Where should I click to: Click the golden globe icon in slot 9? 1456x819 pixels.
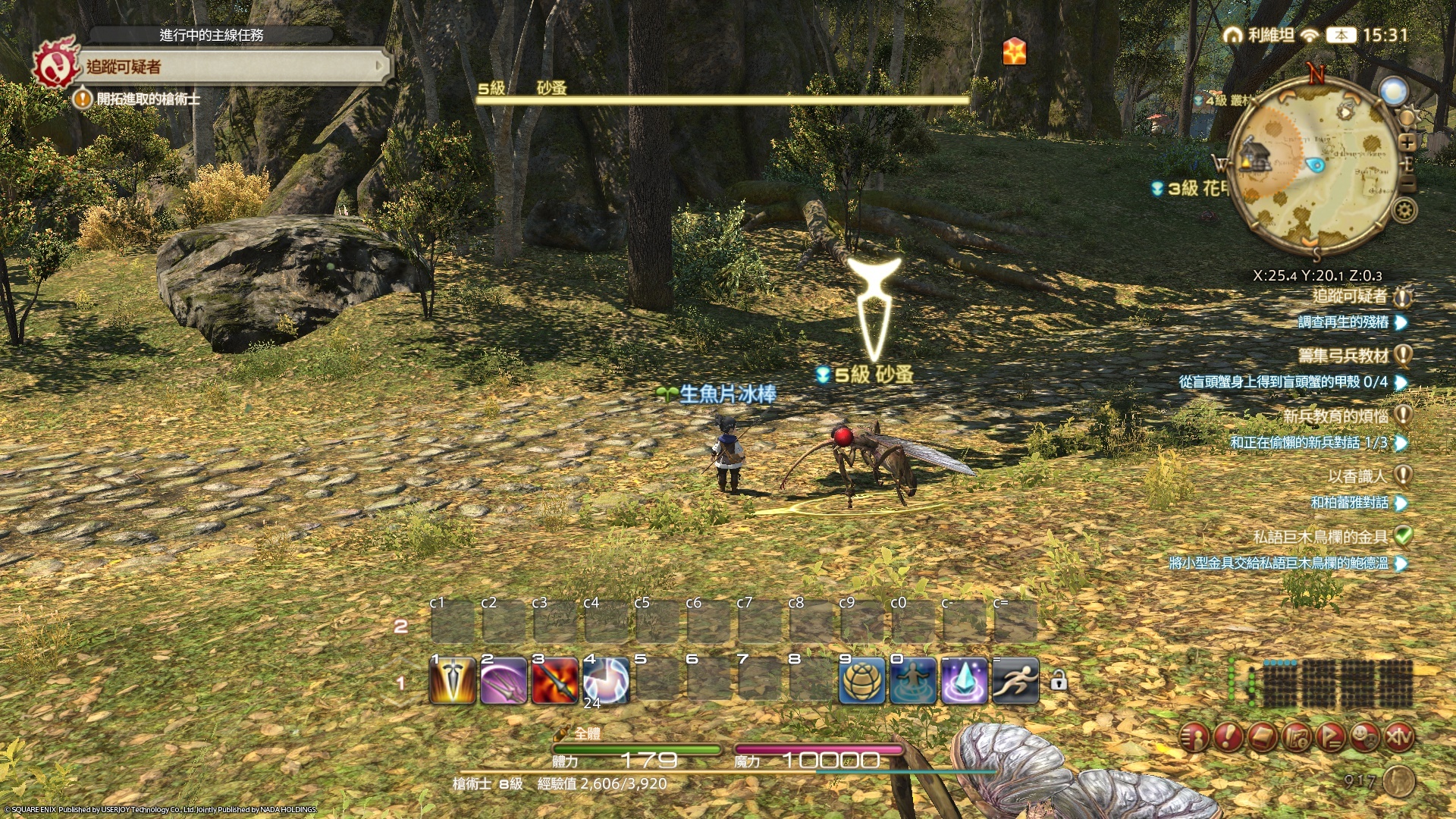[x=862, y=681]
